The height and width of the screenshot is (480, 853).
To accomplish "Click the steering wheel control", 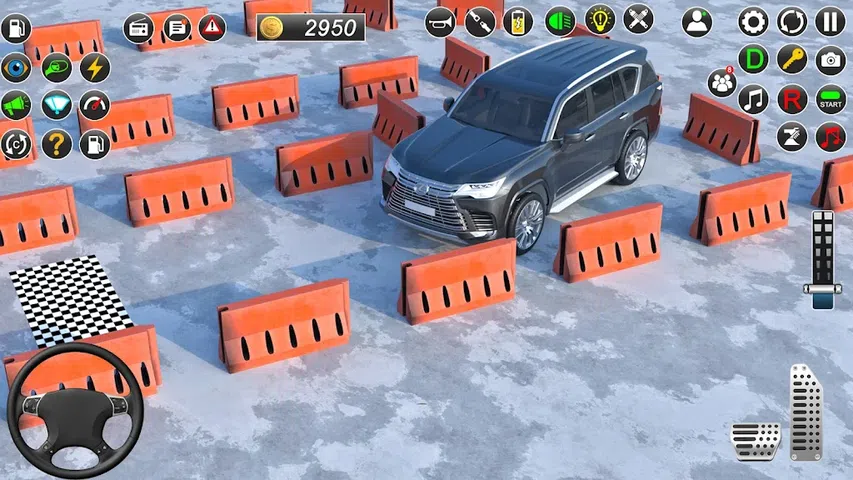I will pyautogui.click(x=75, y=410).
